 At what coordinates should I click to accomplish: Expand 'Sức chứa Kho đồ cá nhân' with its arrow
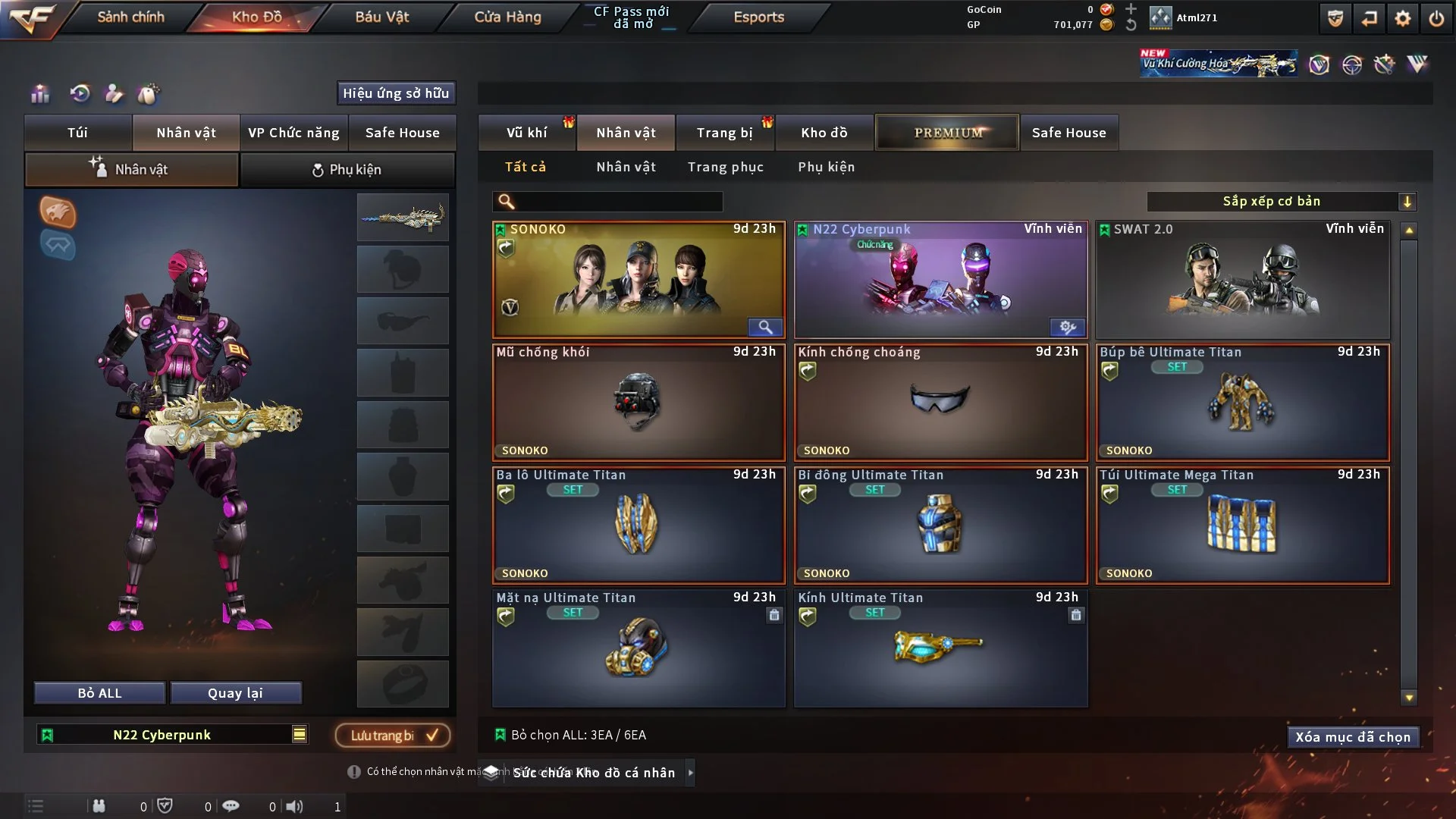690,773
